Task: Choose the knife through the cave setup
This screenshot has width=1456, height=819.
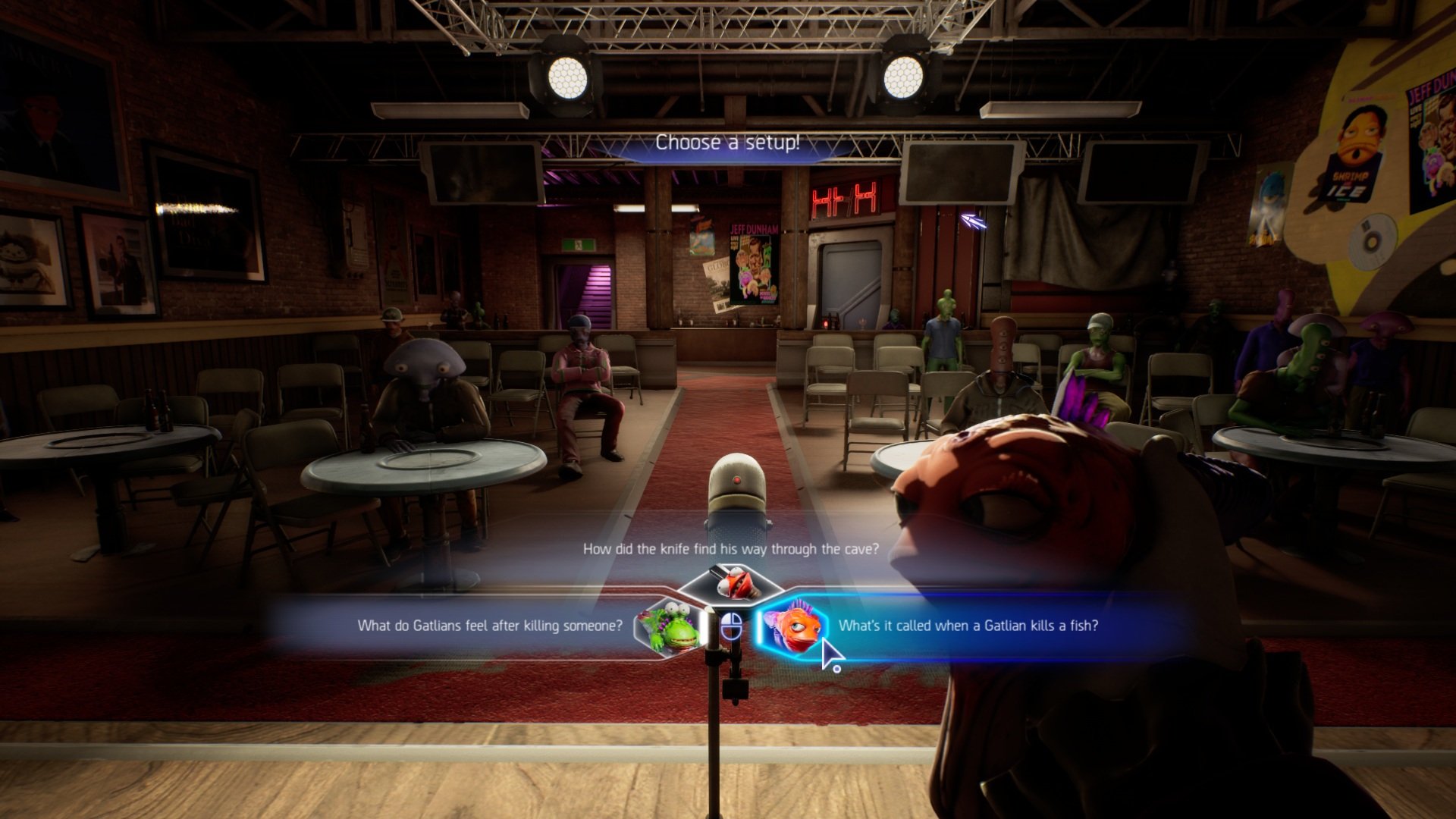Action: tap(730, 549)
